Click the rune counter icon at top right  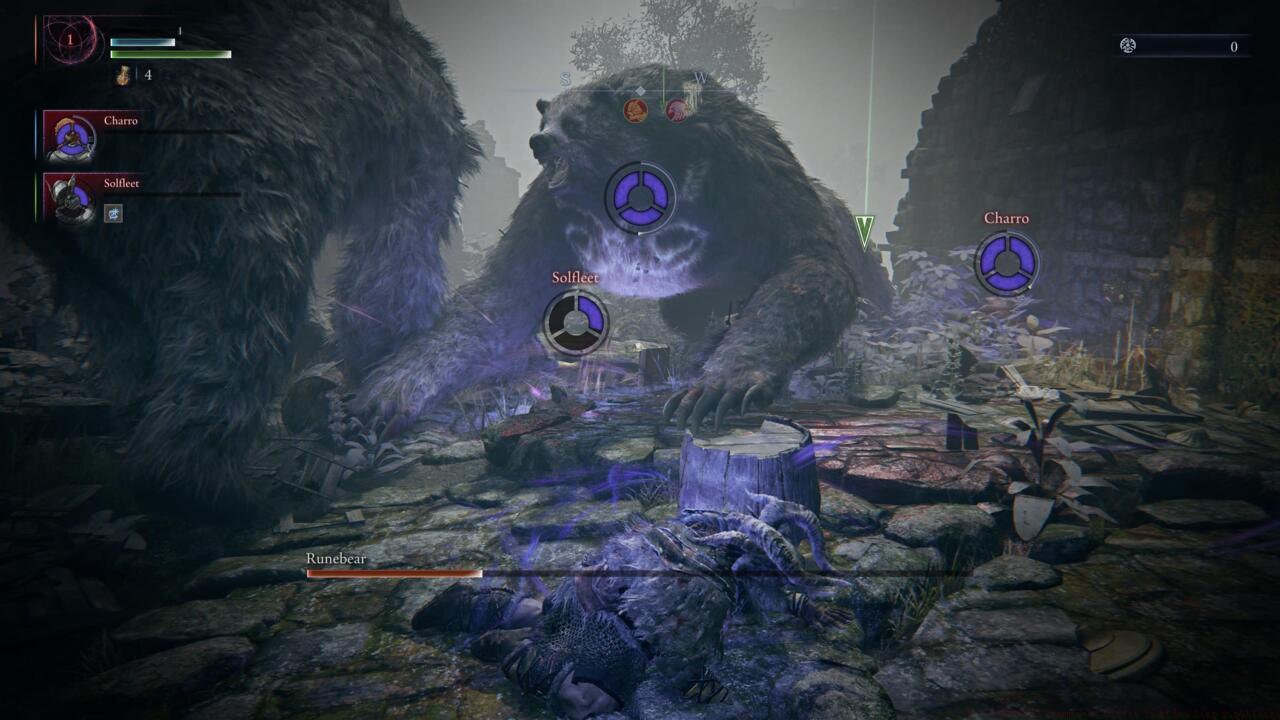click(1129, 44)
